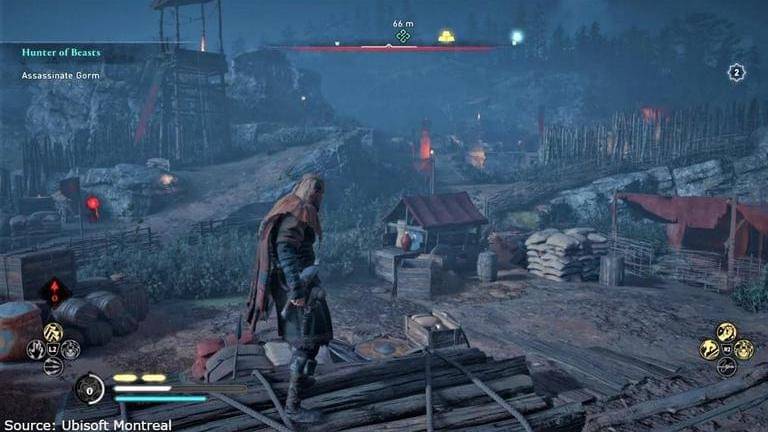Activate the top melee ability in the right wheel
768x432 pixels.
click(x=726, y=331)
